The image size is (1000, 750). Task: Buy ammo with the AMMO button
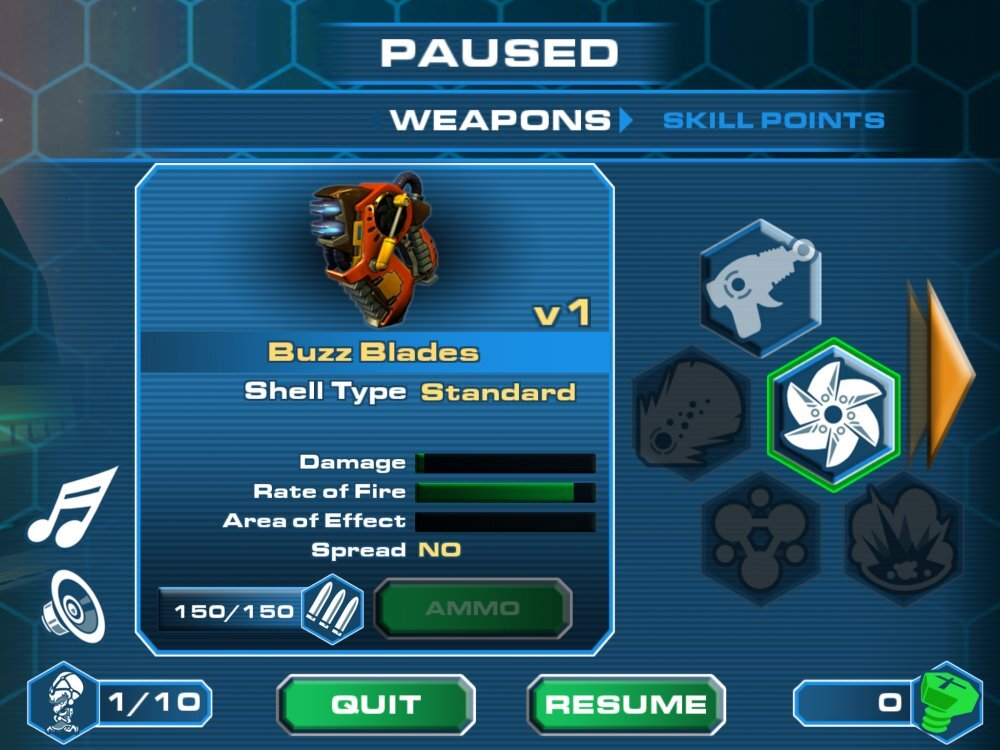point(472,608)
